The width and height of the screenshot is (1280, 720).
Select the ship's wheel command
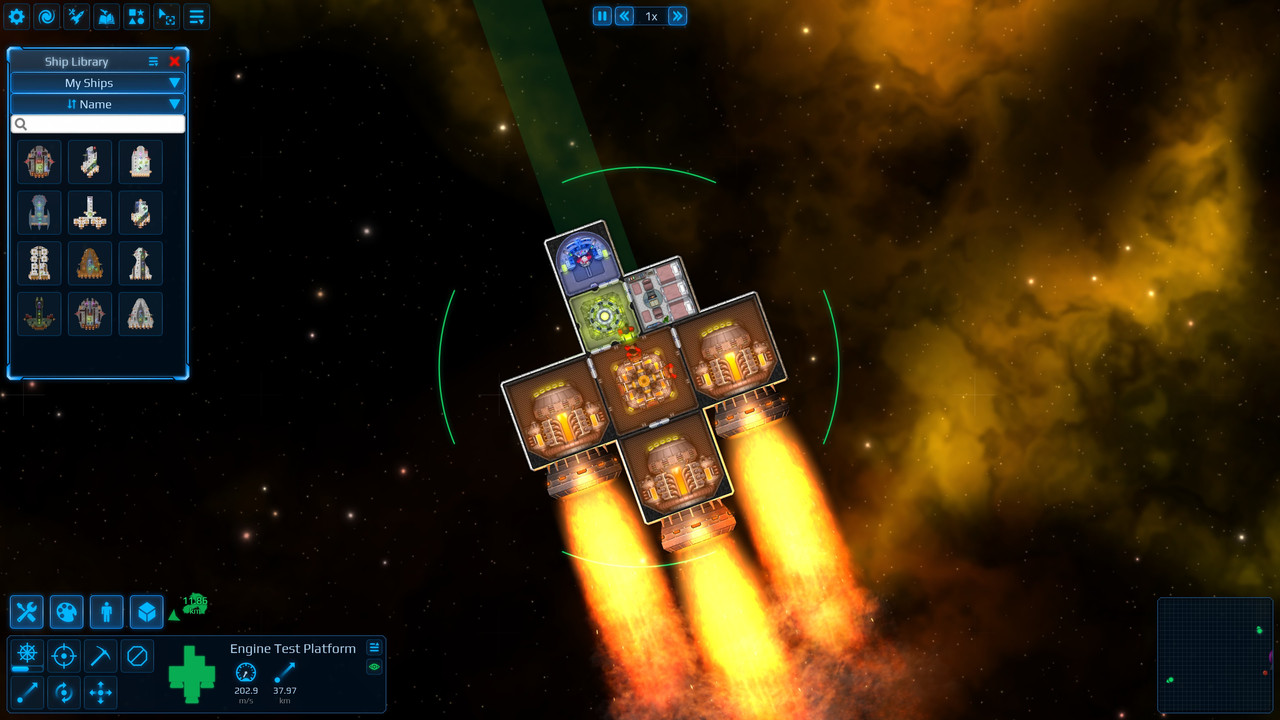27,655
